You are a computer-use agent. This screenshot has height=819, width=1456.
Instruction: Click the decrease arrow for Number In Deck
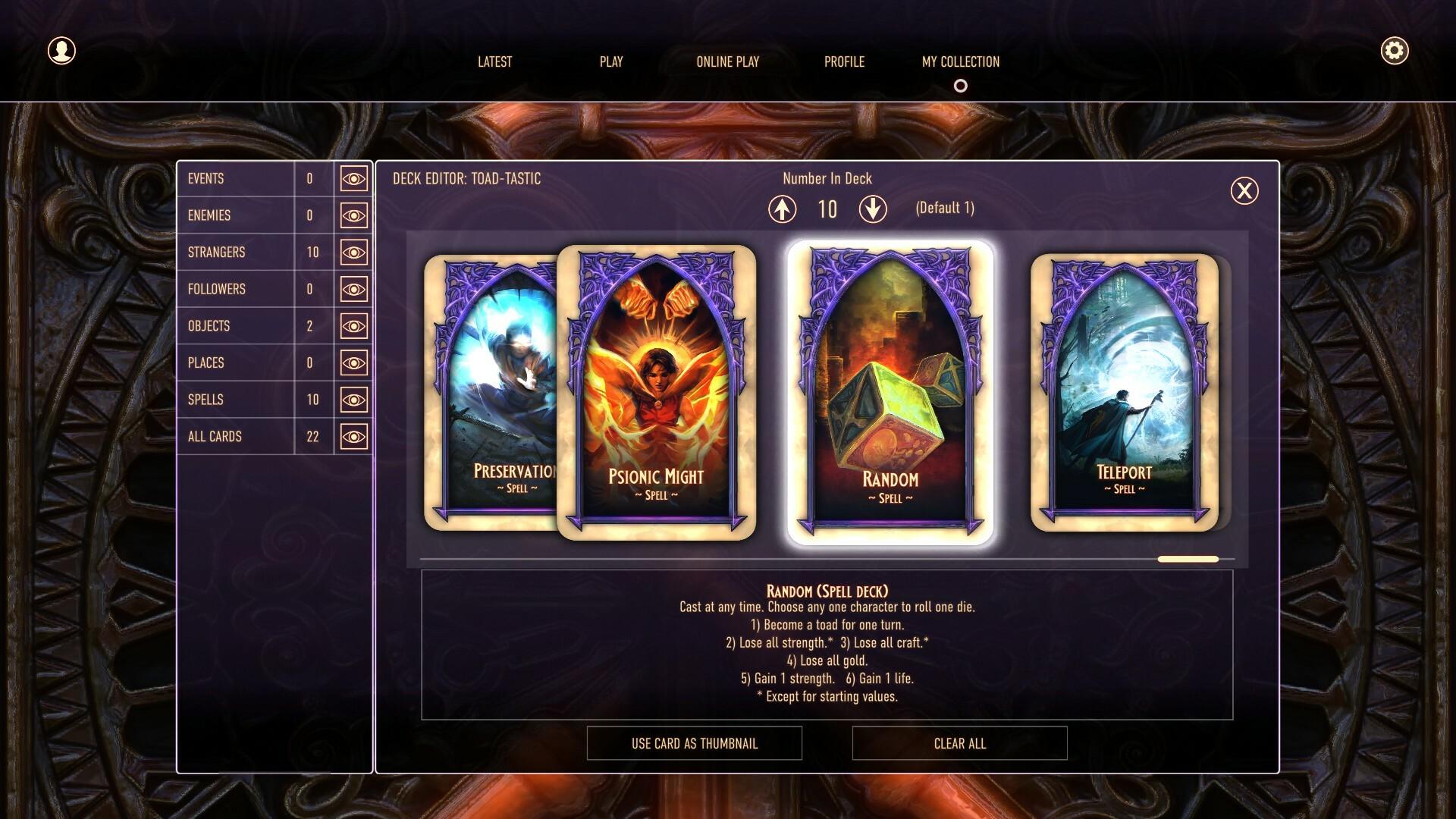tap(873, 209)
